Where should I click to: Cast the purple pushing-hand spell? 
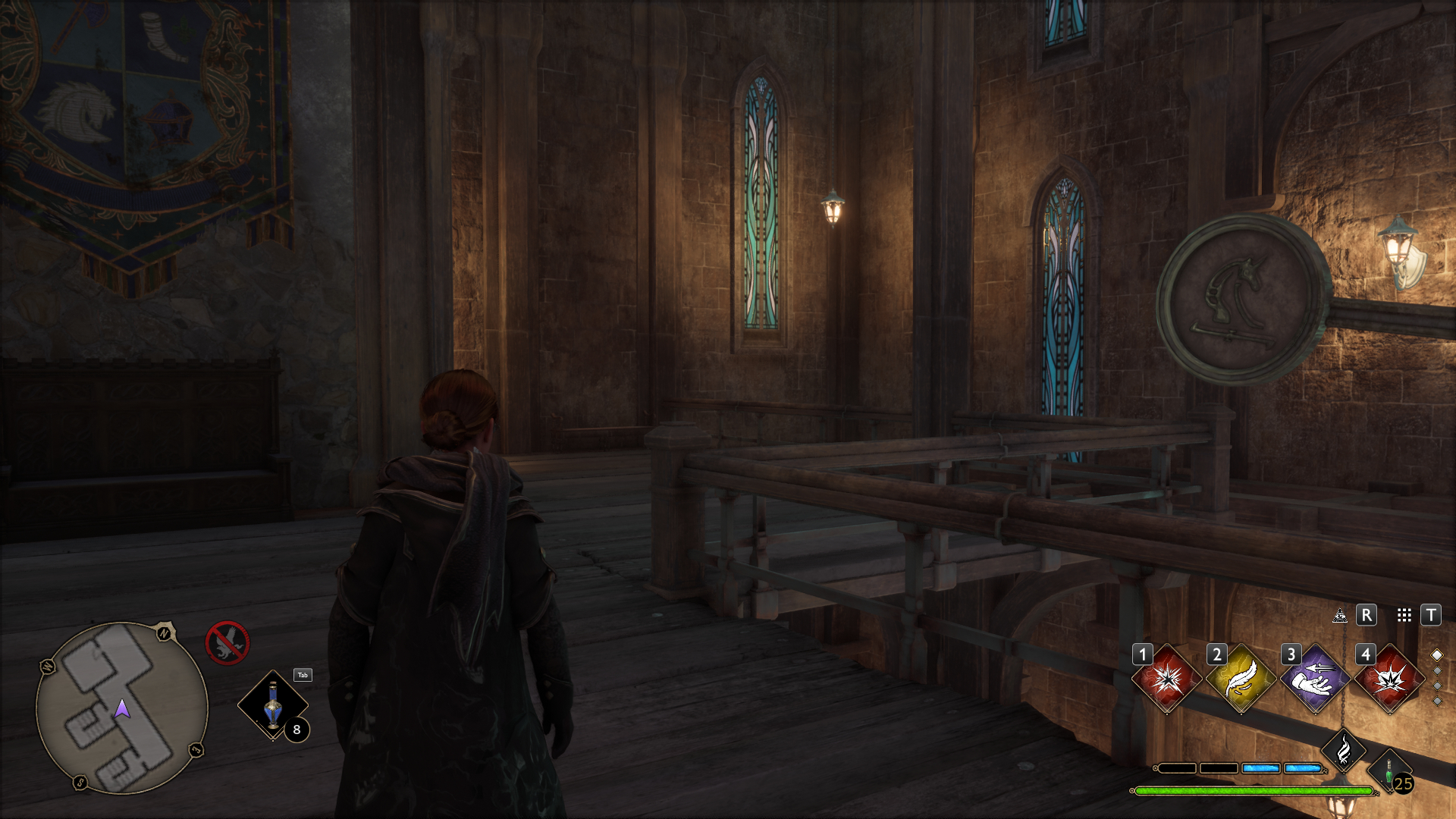1315,679
